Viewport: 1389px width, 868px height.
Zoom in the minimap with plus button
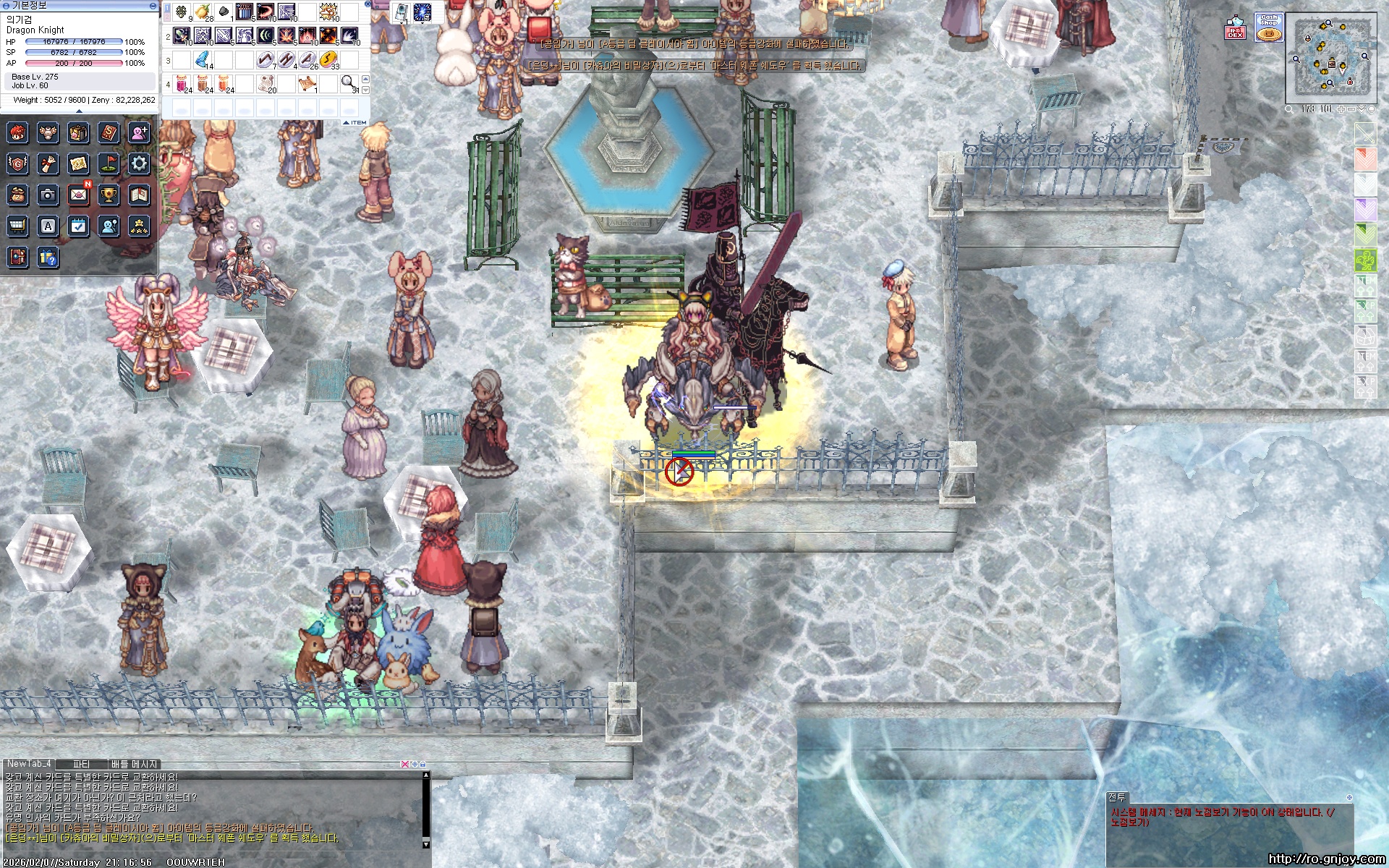click(x=1341, y=109)
